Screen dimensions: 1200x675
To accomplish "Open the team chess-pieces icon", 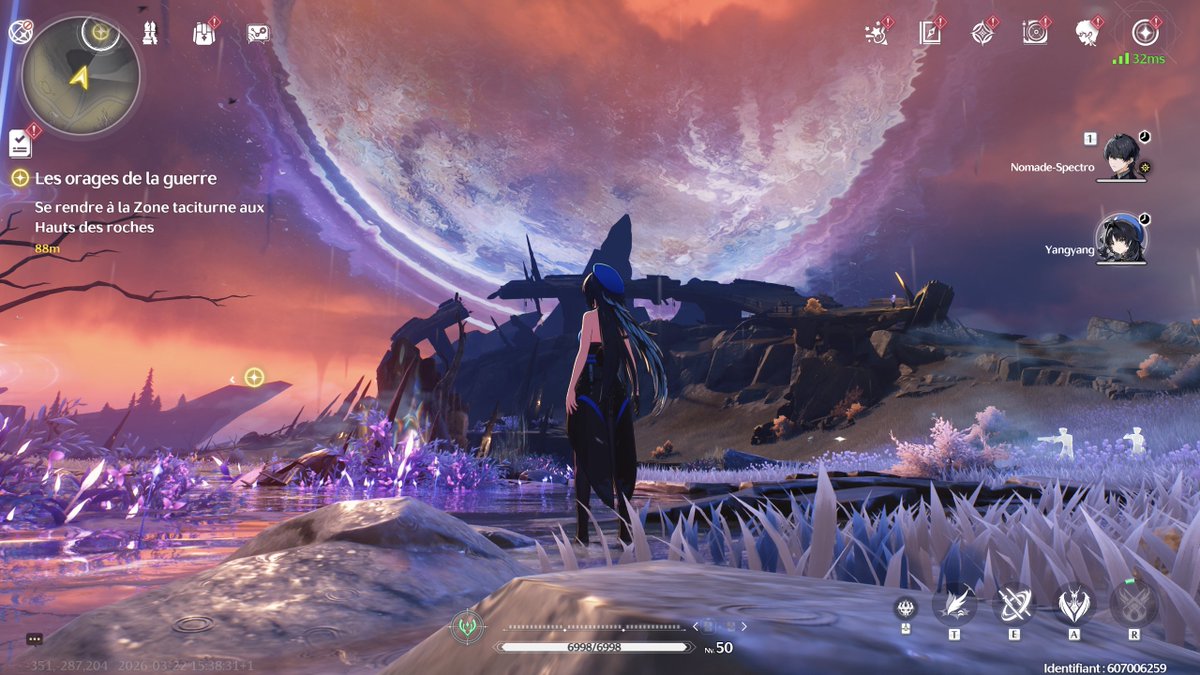I will pyautogui.click(x=151, y=32).
